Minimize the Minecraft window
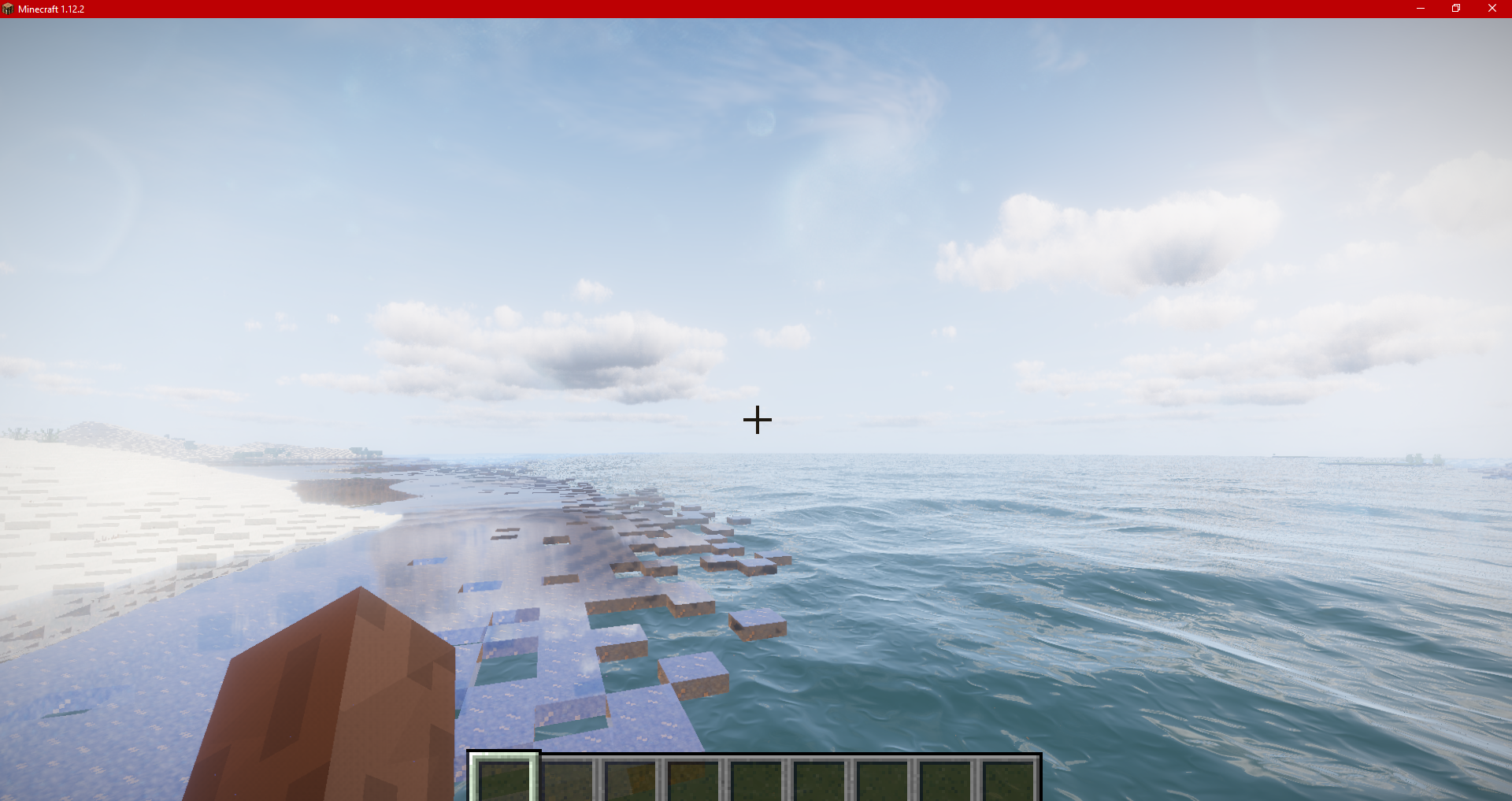Viewport: 1512px width, 801px height. click(x=1420, y=9)
